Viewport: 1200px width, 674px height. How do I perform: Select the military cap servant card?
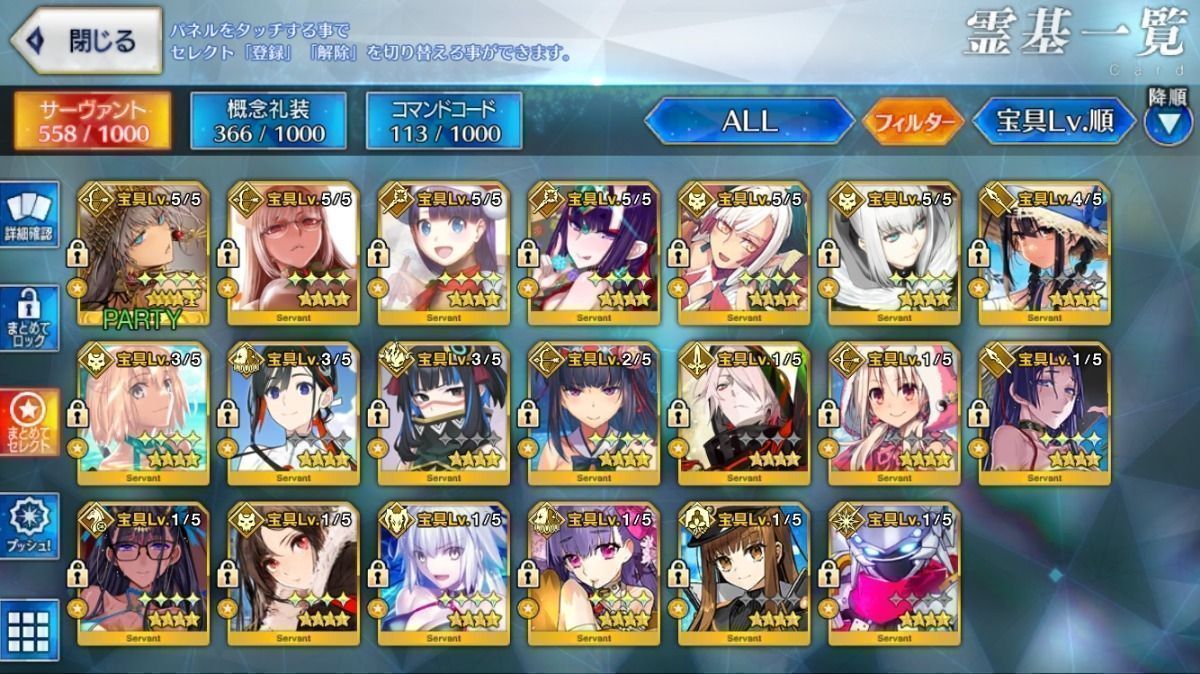743,574
